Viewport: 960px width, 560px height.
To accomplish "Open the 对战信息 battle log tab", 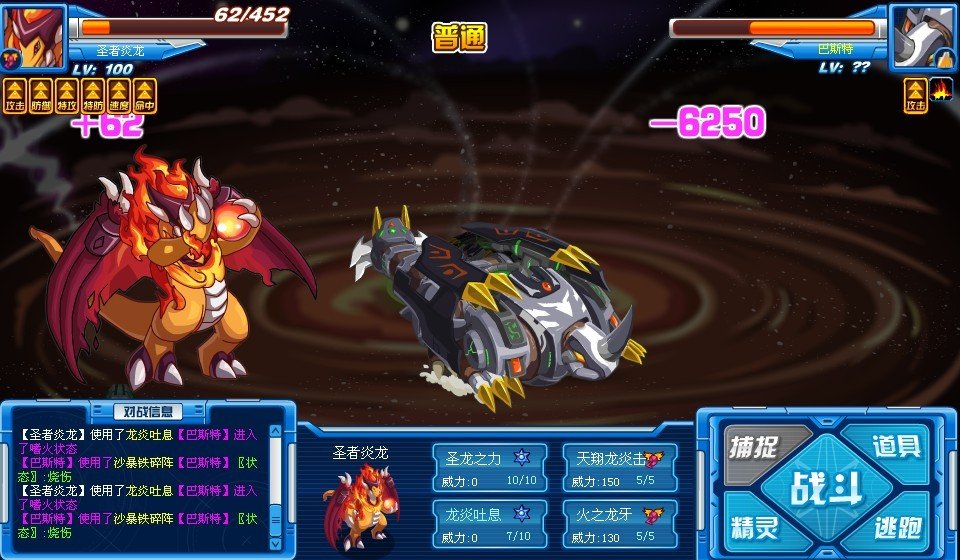I will point(147,411).
